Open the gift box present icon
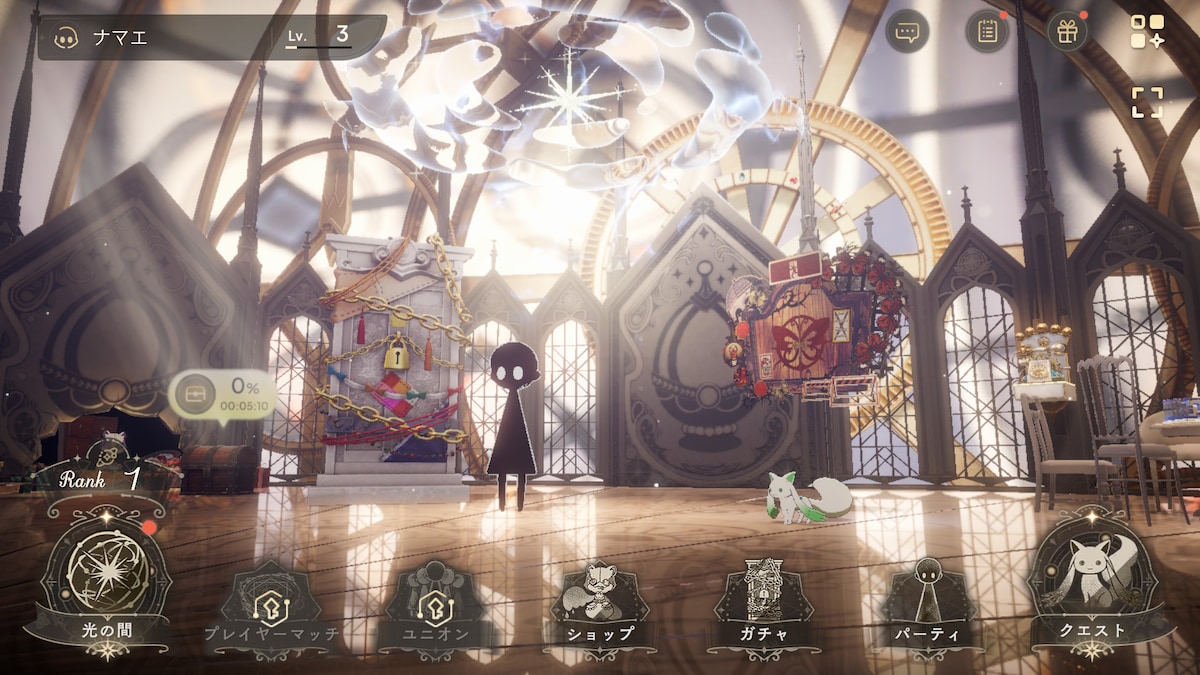Image resolution: width=1200 pixels, height=675 pixels. click(1067, 31)
